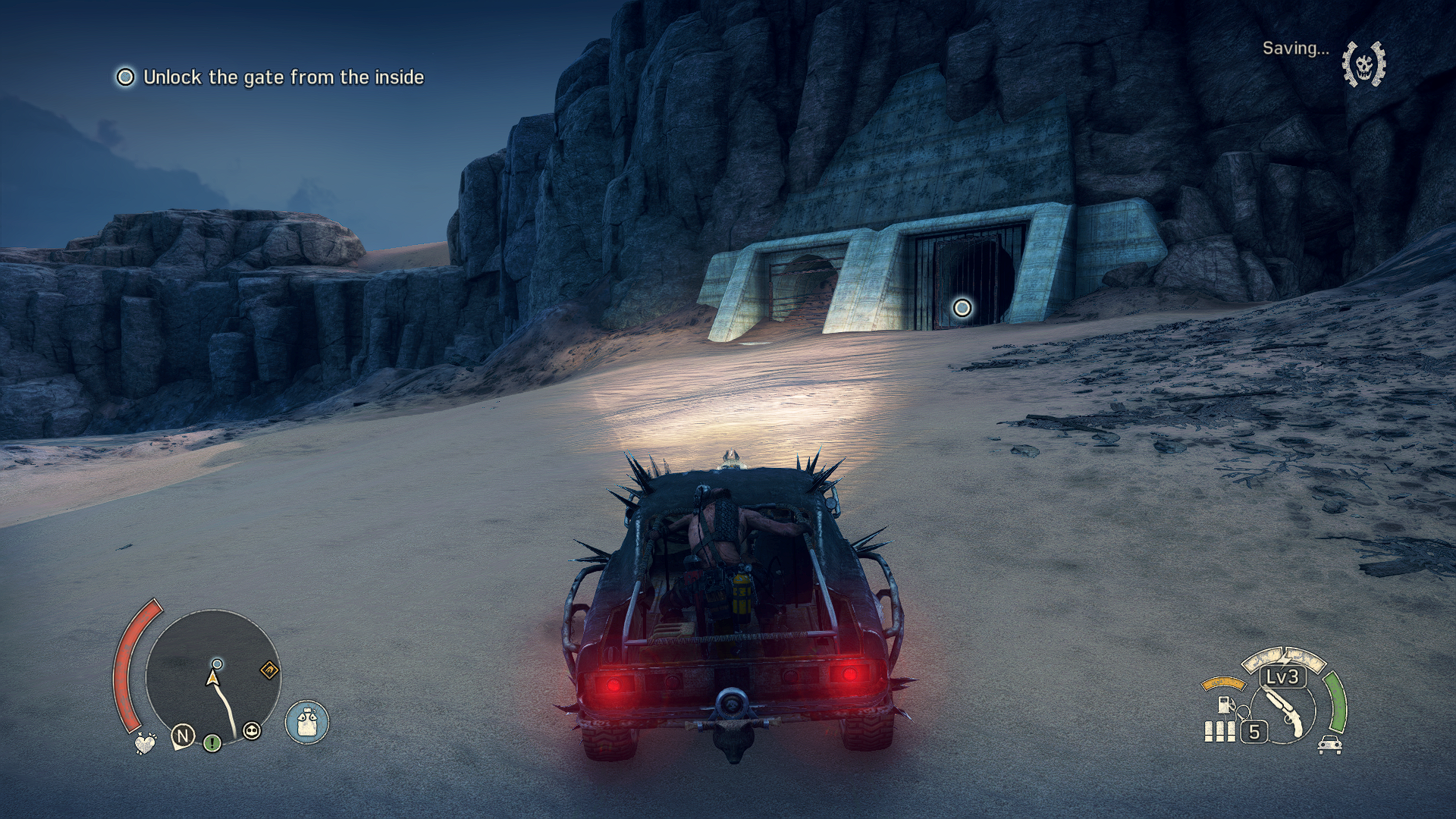Click the fuel pump icon
Image resolution: width=1456 pixels, height=819 pixels.
tap(1223, 704)
